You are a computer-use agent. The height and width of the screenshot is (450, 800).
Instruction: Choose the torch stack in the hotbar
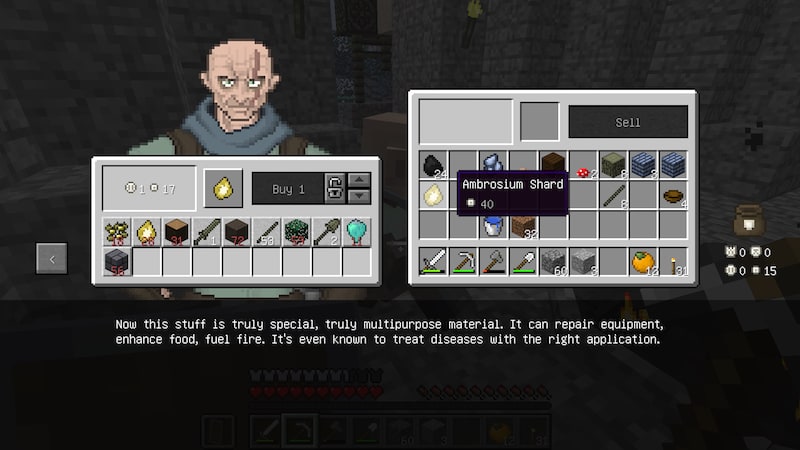click(673, 262)
